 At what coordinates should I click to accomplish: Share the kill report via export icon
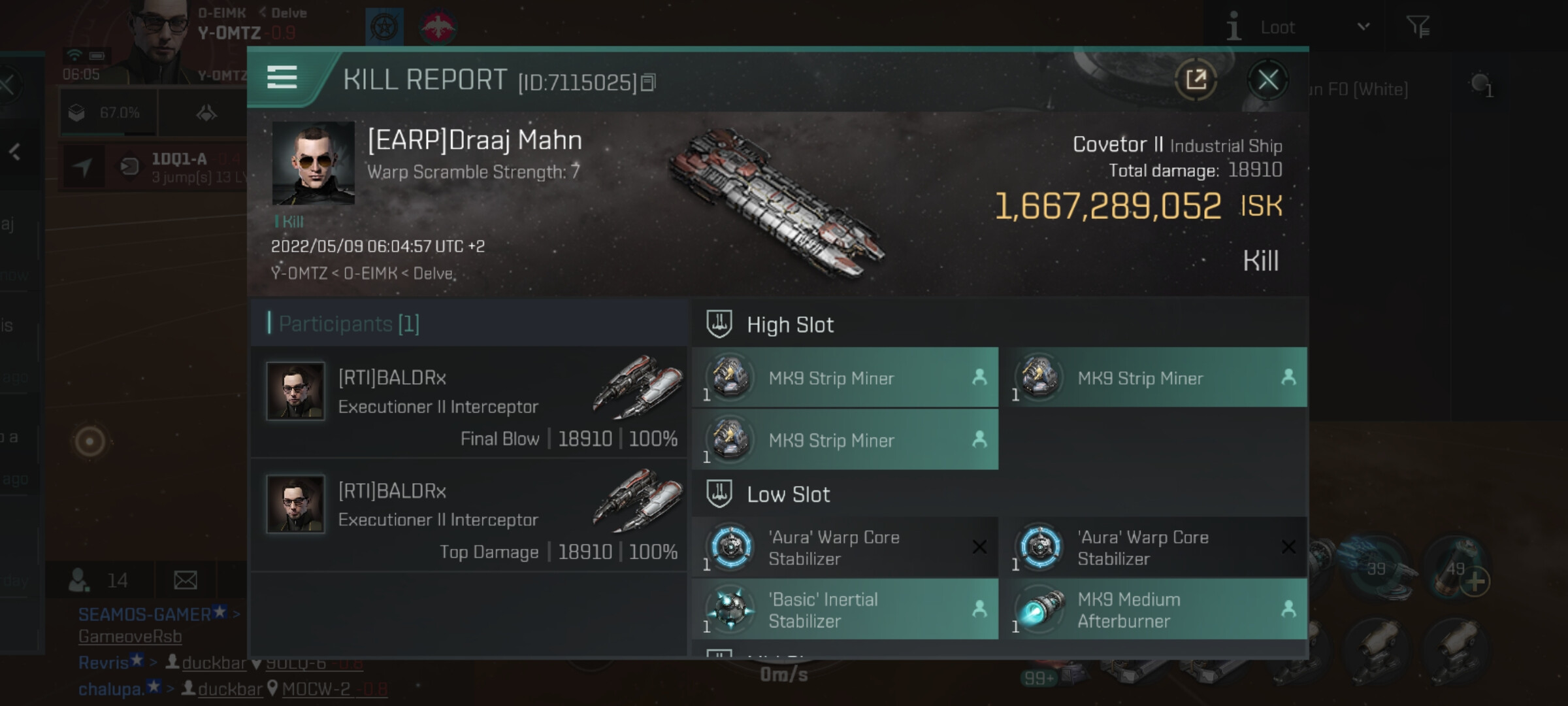(x=1196, y=80)
